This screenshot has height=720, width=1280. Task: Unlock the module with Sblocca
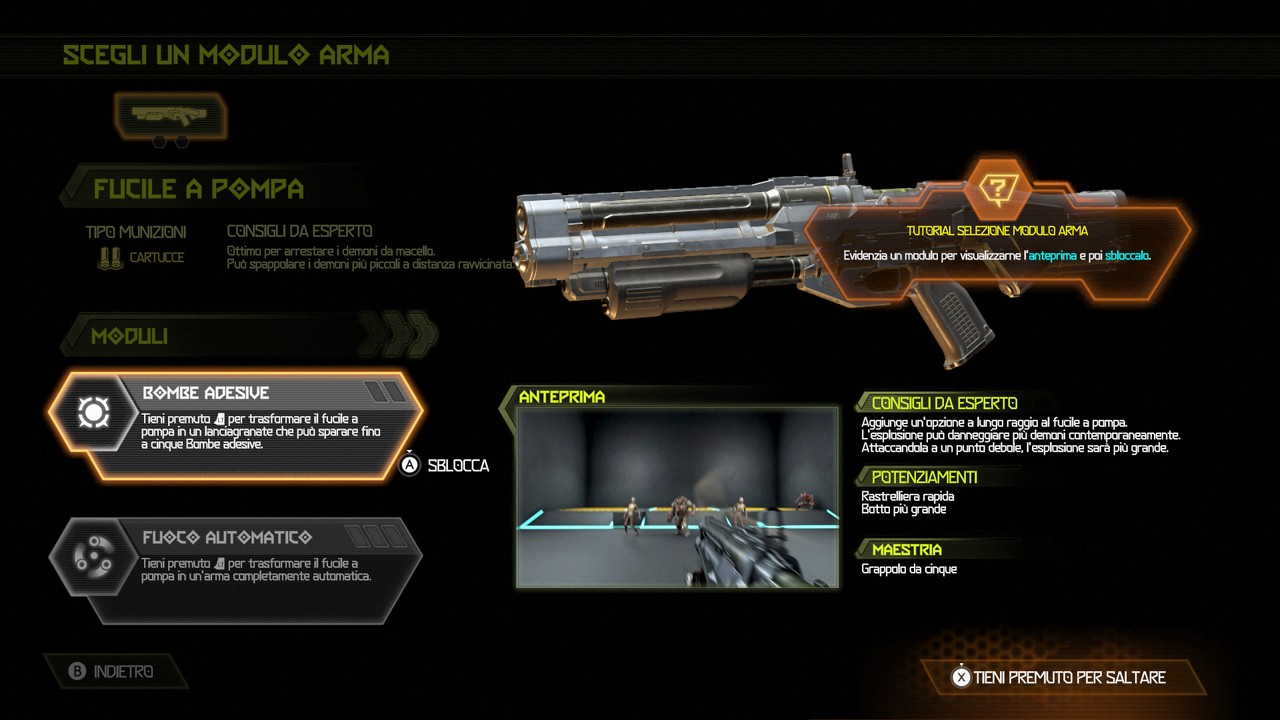pyautogui.click(x=446, y=465)
